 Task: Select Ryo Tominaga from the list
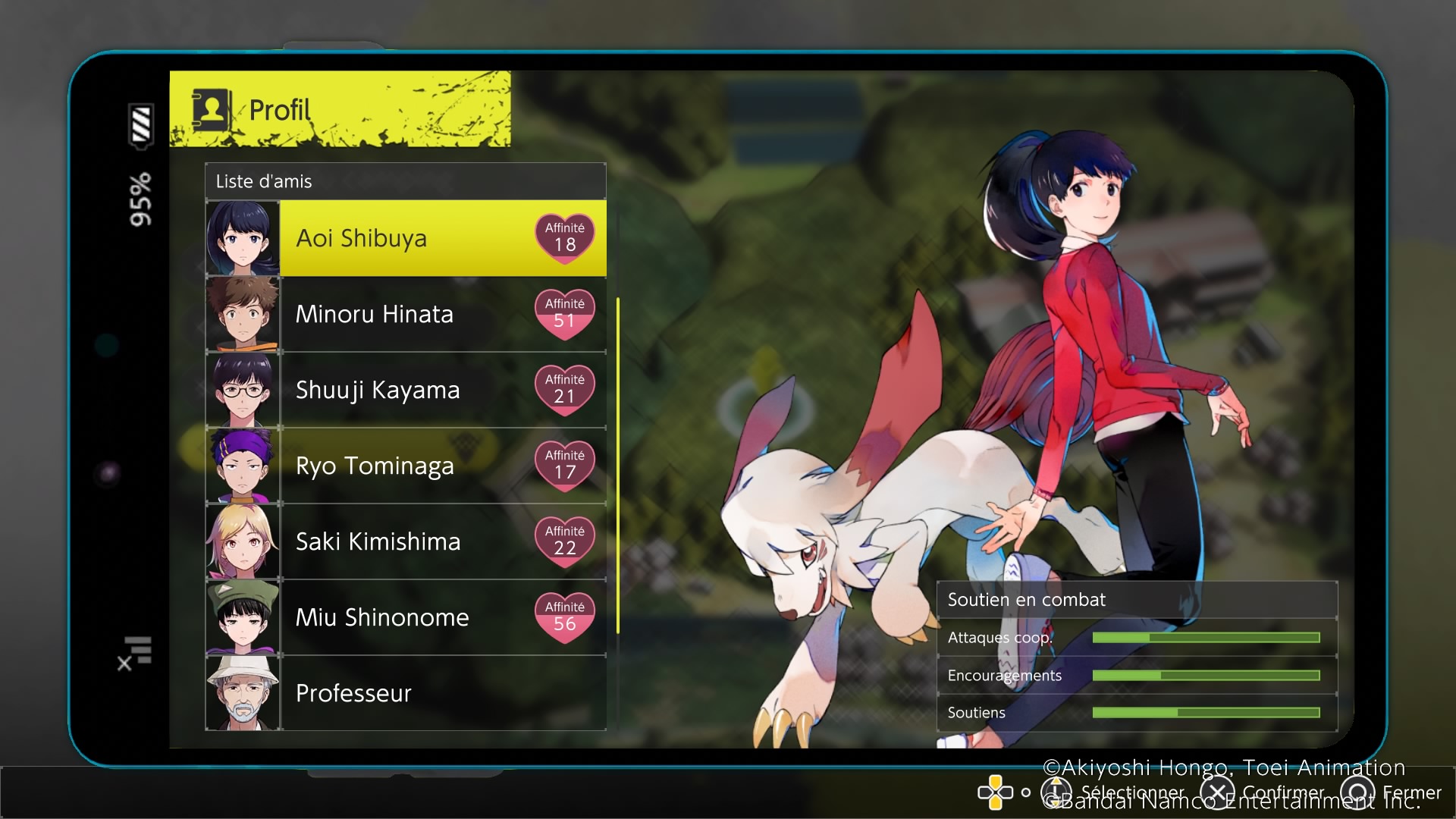click(x=406, y=466)
